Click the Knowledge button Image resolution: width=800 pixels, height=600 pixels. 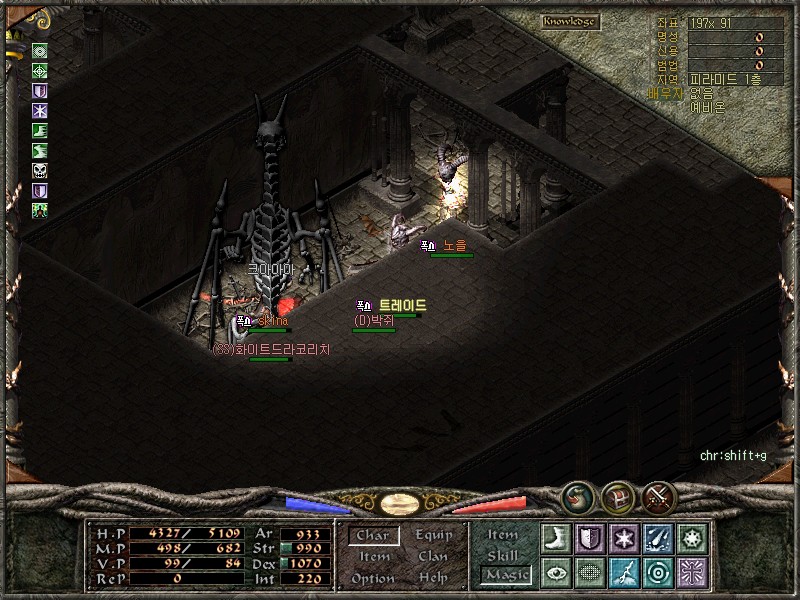pos(570,21)
